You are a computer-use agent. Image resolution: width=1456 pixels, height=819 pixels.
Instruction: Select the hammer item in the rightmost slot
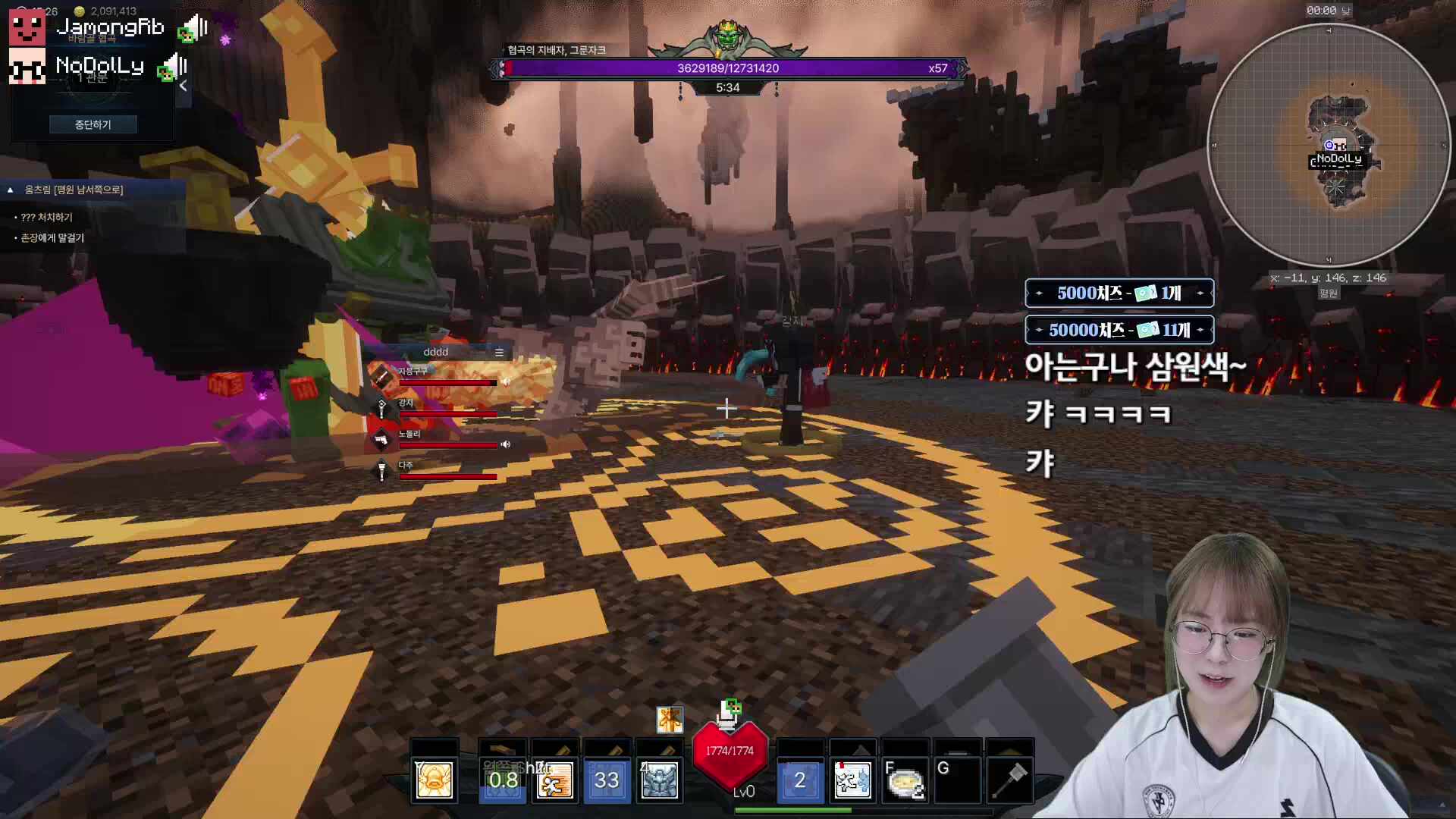pyautogui.click(x=1009, y=780)
